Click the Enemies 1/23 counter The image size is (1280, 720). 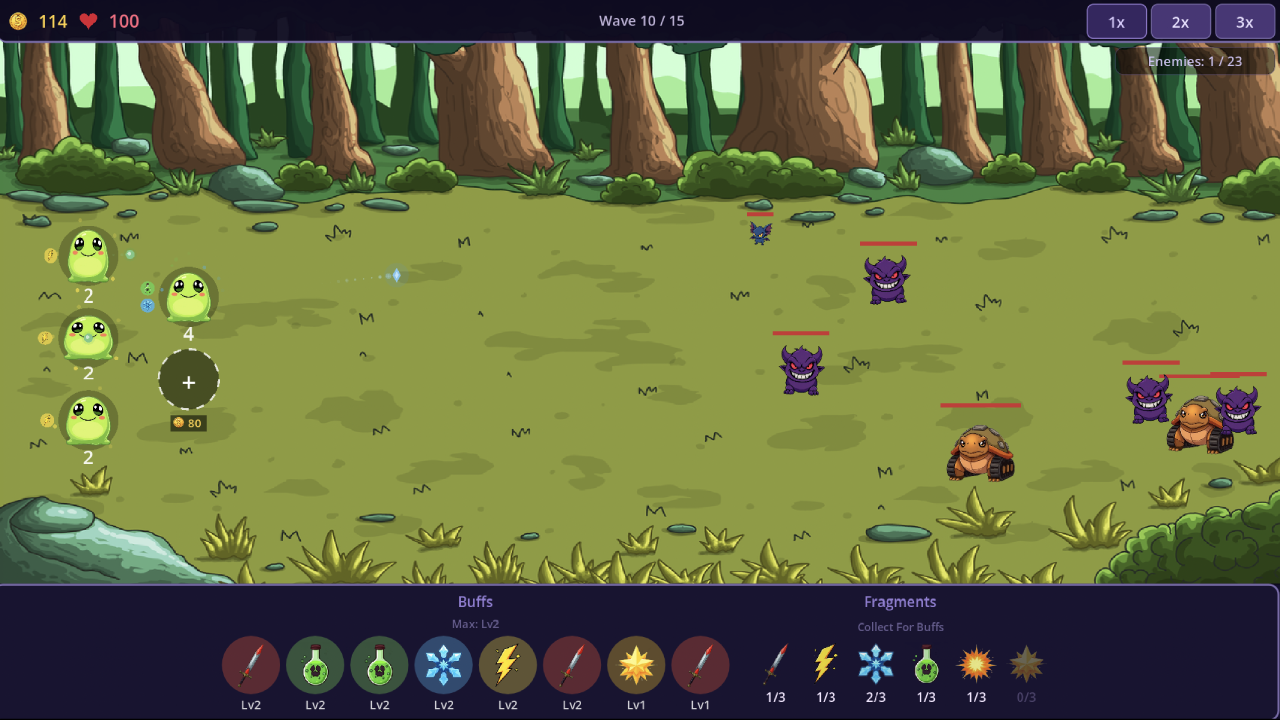(x=1196, y=60)
